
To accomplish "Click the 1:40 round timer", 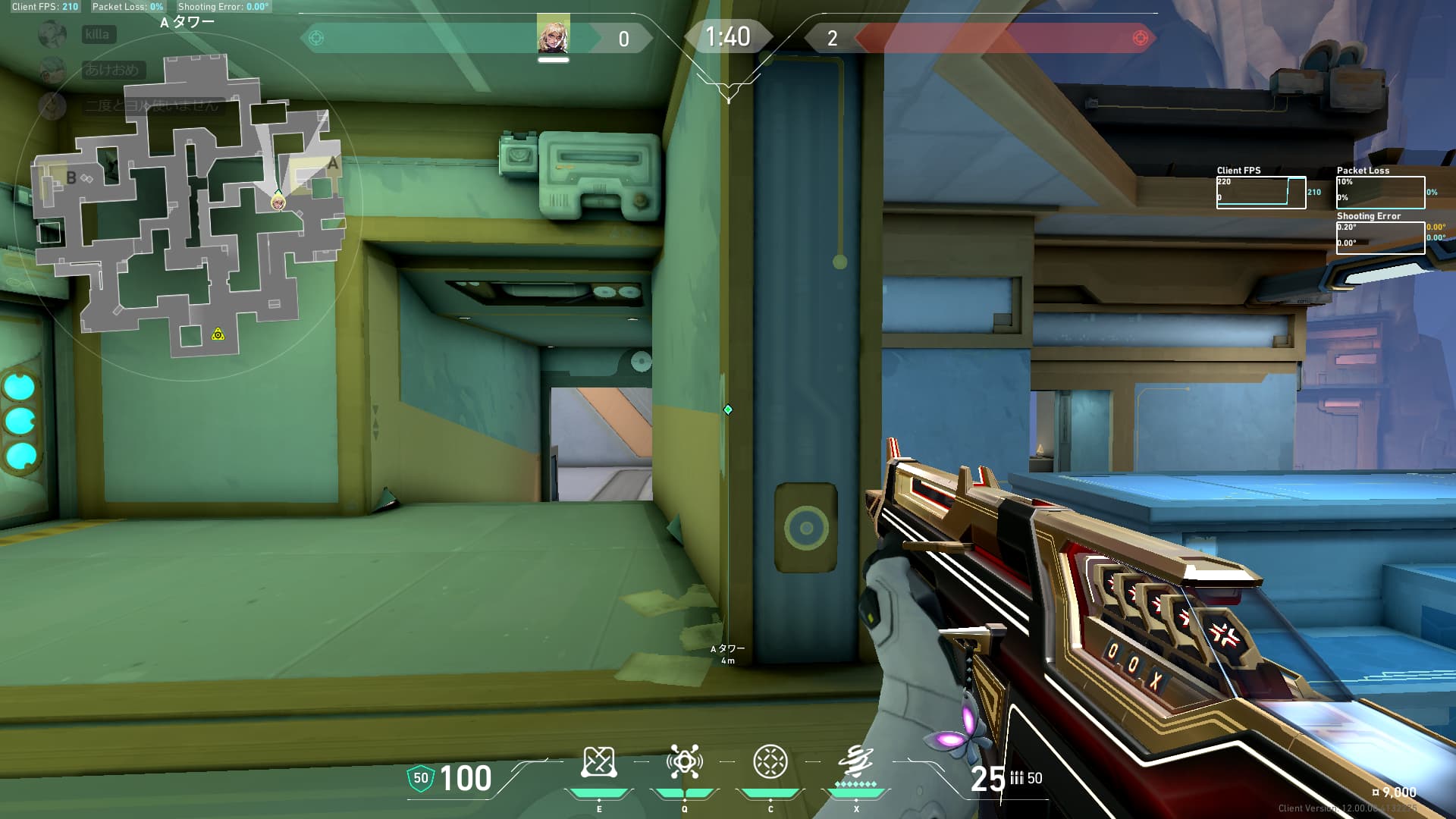I will (727, 36).
